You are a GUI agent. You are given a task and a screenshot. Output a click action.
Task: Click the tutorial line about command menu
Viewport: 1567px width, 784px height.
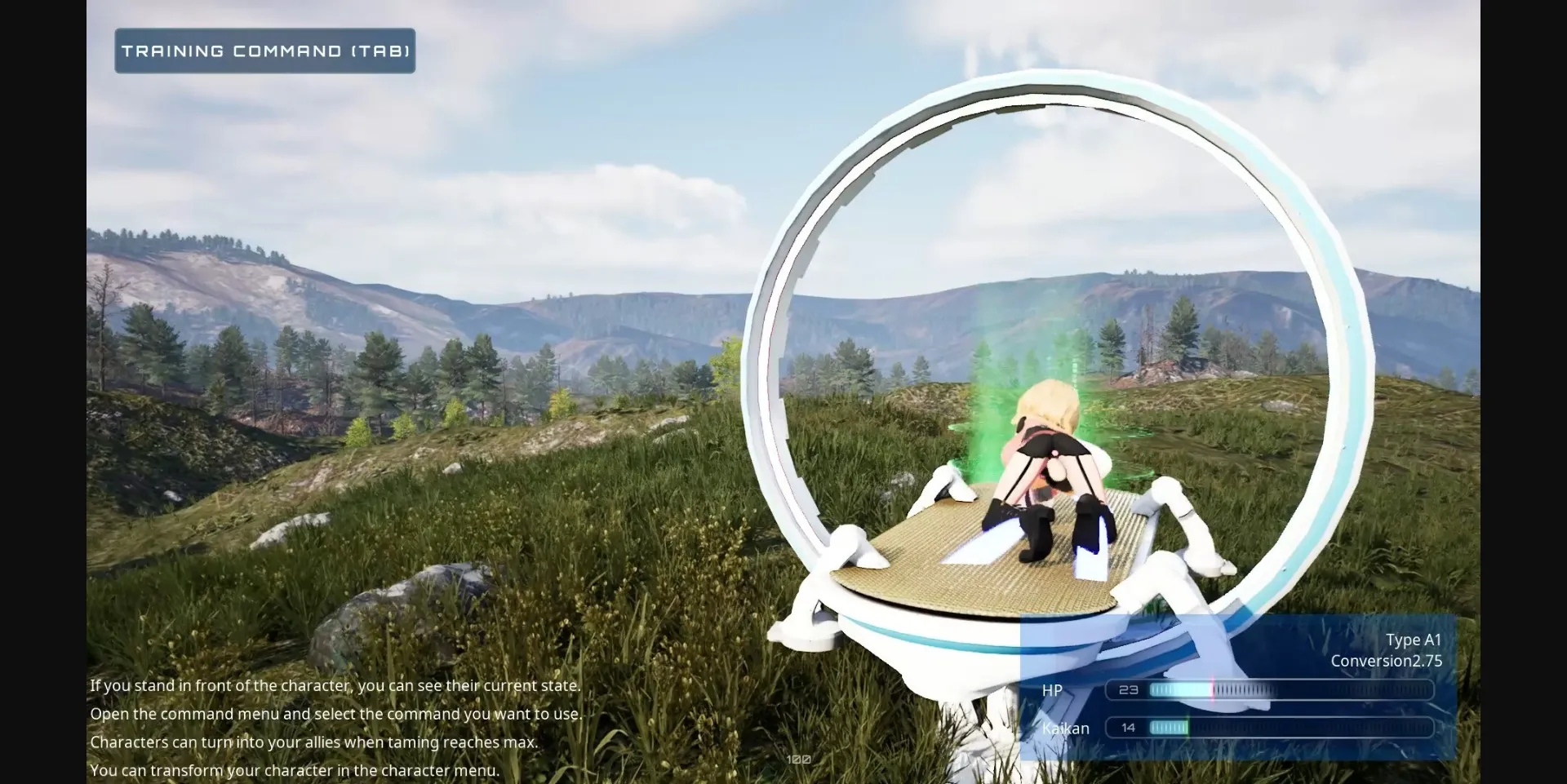pyautogui.click(x=337, y=713)
